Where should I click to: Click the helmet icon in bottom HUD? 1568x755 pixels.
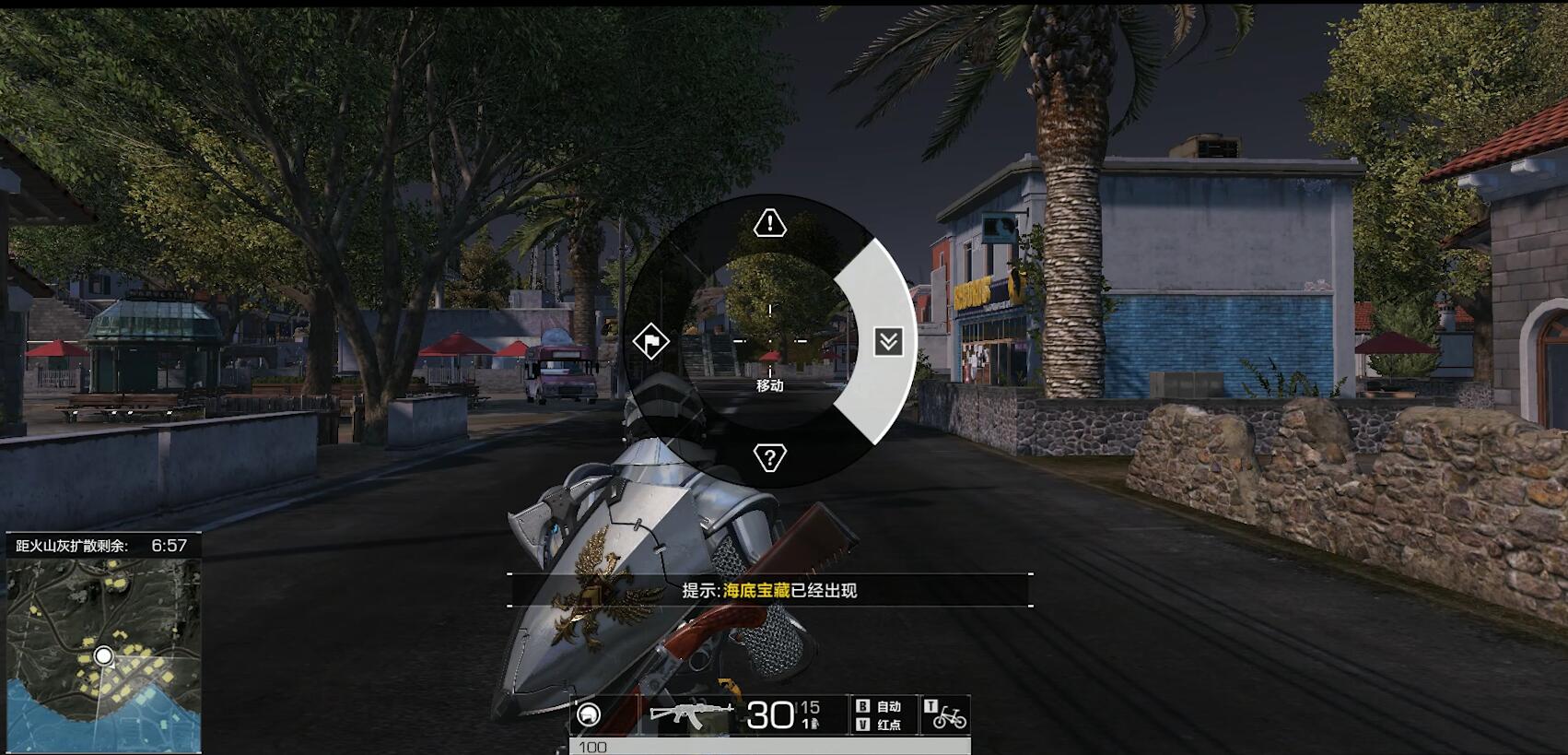(589, 714)
